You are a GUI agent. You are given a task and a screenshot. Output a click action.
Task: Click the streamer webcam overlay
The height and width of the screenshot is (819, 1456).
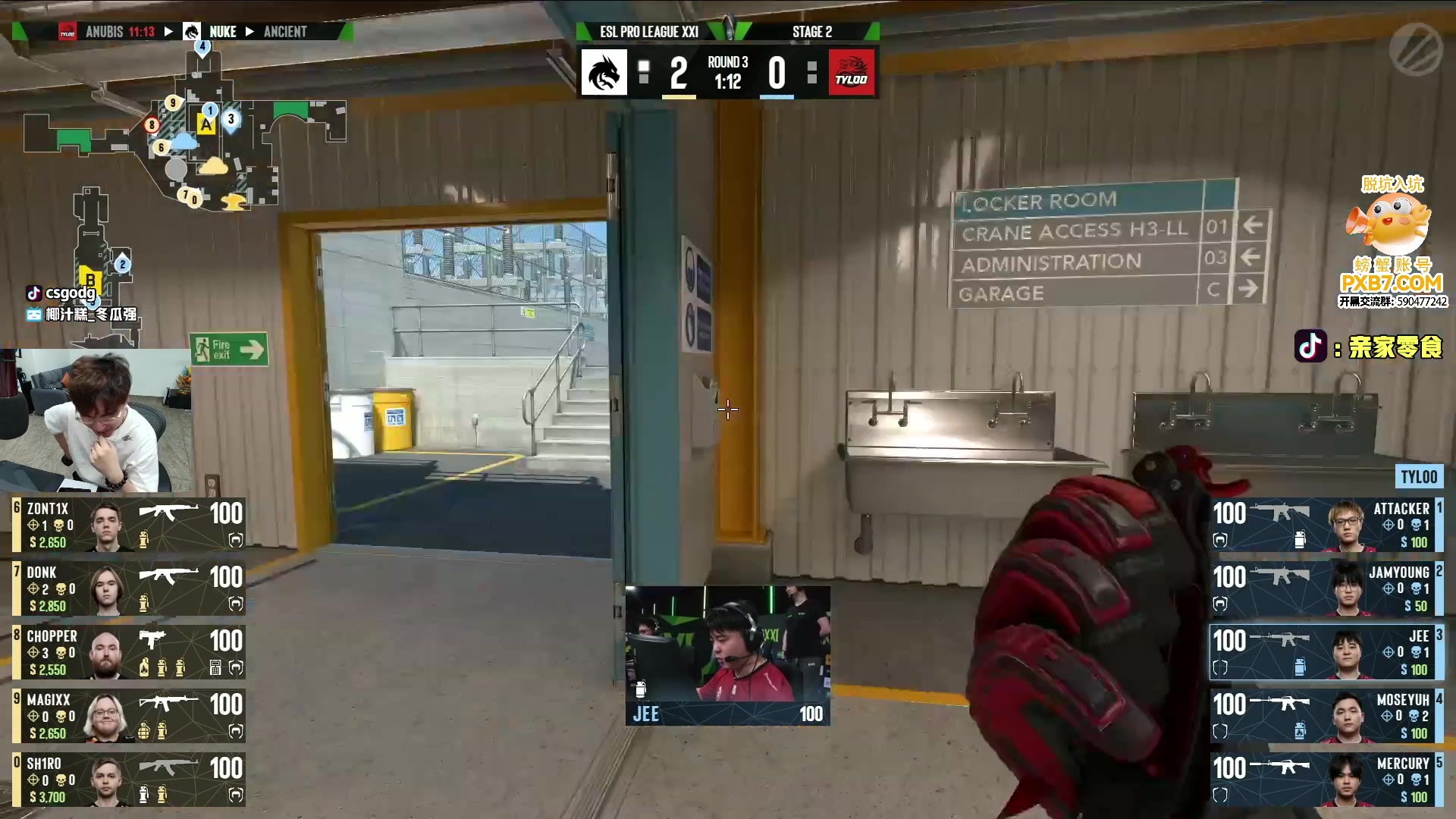click(x=95, y=421)
